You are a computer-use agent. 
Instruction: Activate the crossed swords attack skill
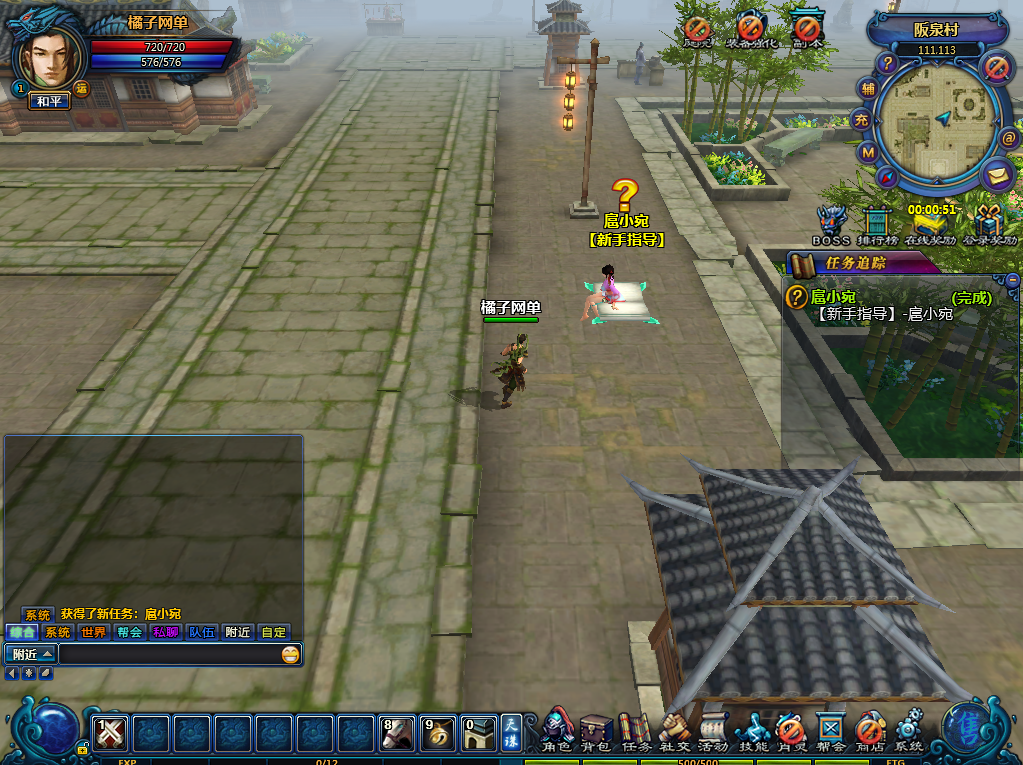point(110,734)
